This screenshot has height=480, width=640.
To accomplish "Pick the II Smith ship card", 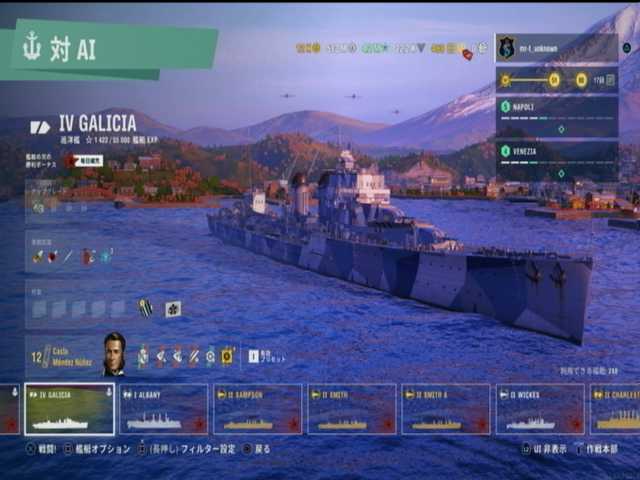I will coord(351,409).
